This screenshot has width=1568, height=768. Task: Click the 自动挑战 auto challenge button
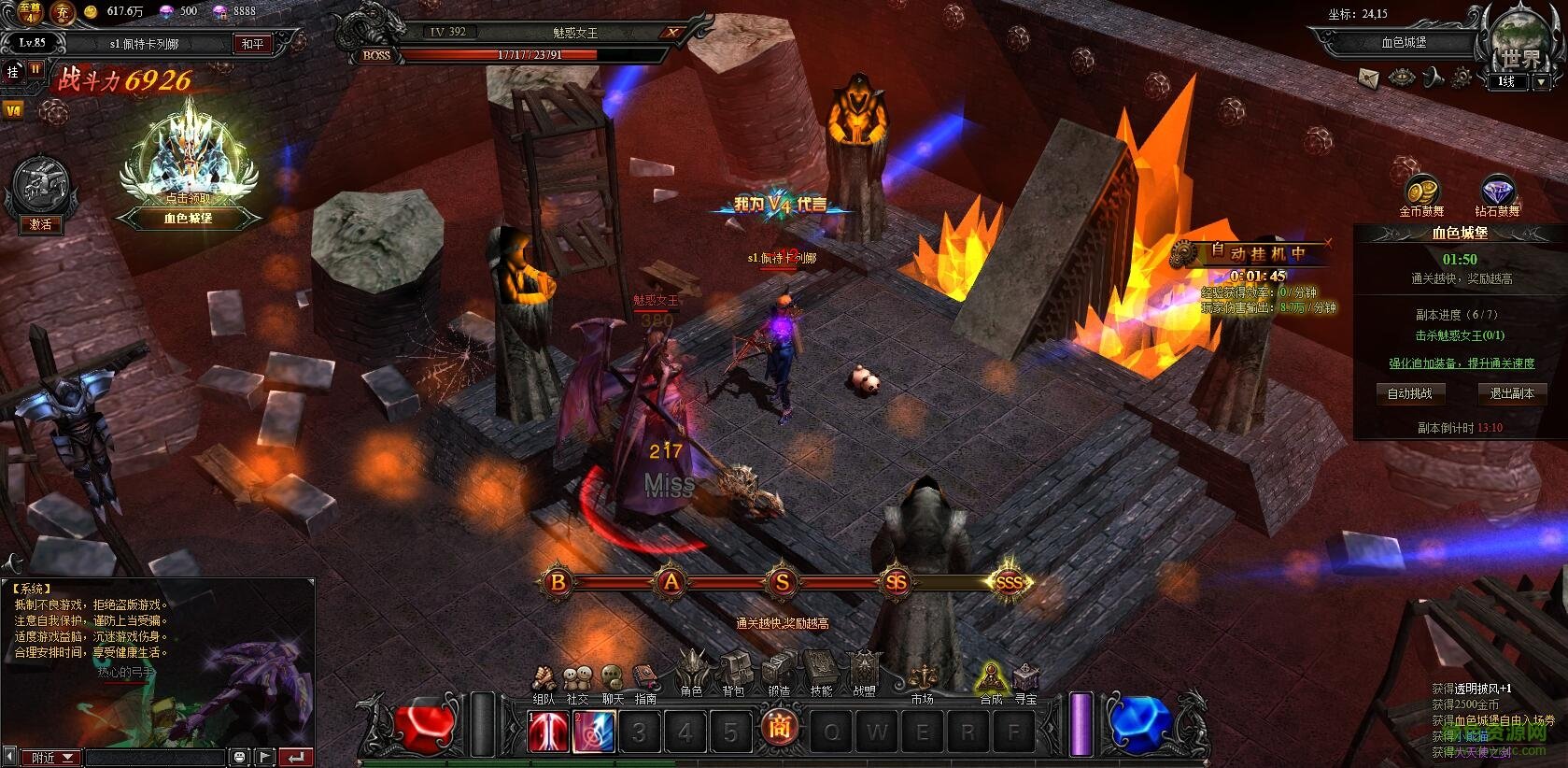tap(1409, 393)
